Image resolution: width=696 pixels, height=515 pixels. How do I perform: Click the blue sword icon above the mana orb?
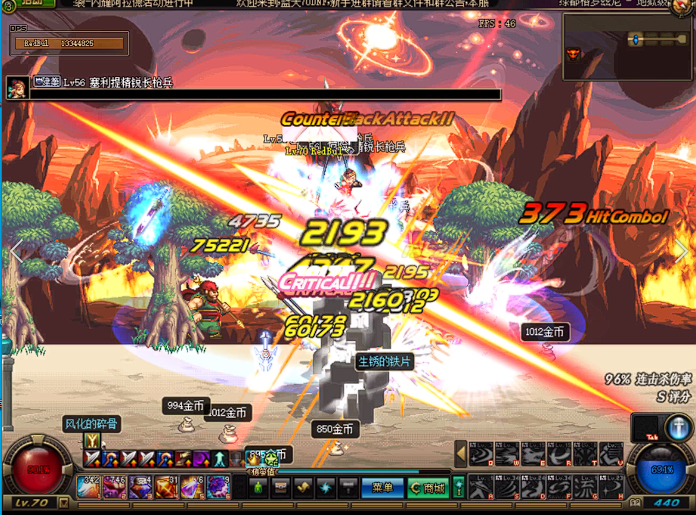(x=679, y=427)
